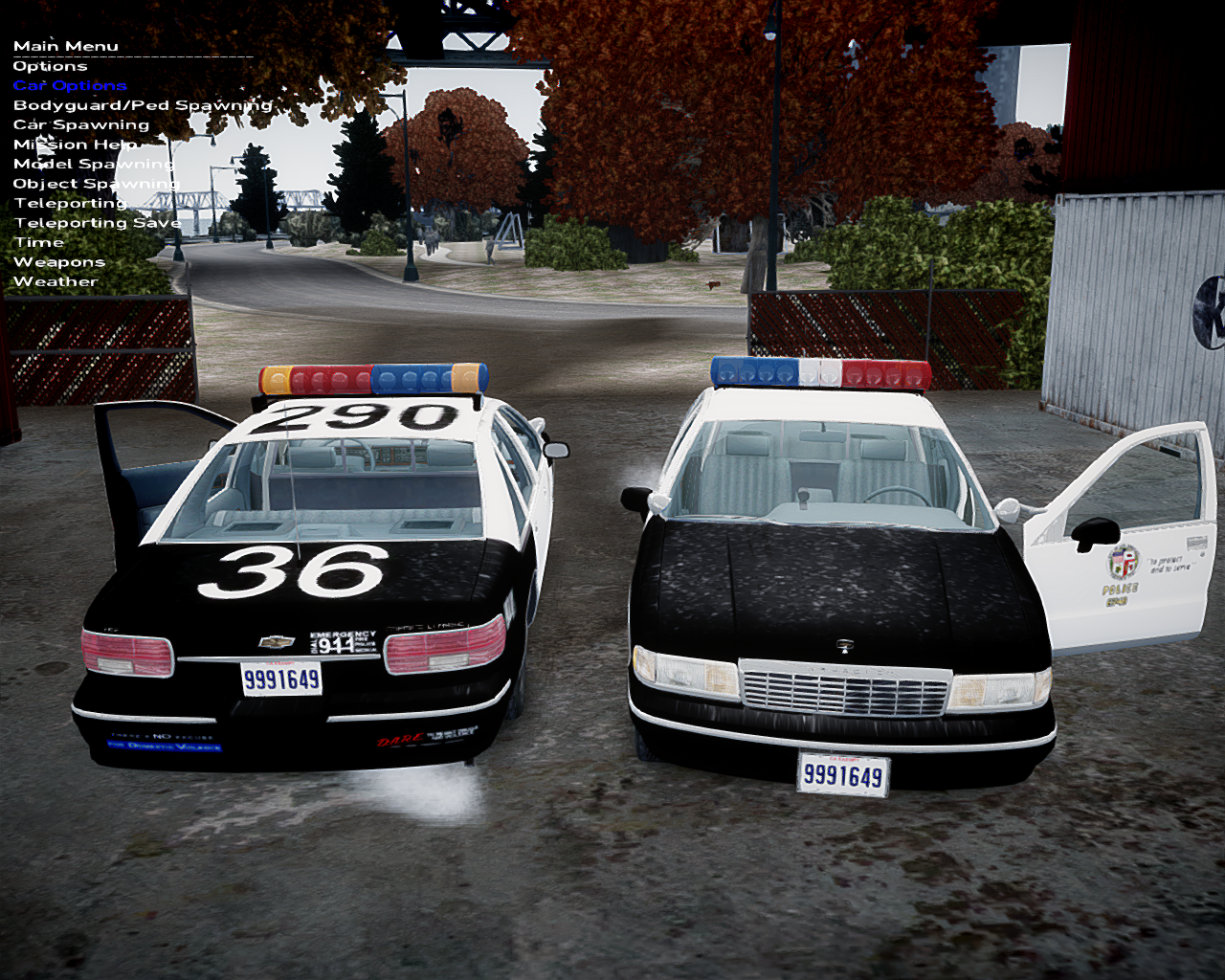Image resolution: width=1225 pixels, height=980 pixels.
Task: Select the highlighted Car Options entry
Action: 70,86
